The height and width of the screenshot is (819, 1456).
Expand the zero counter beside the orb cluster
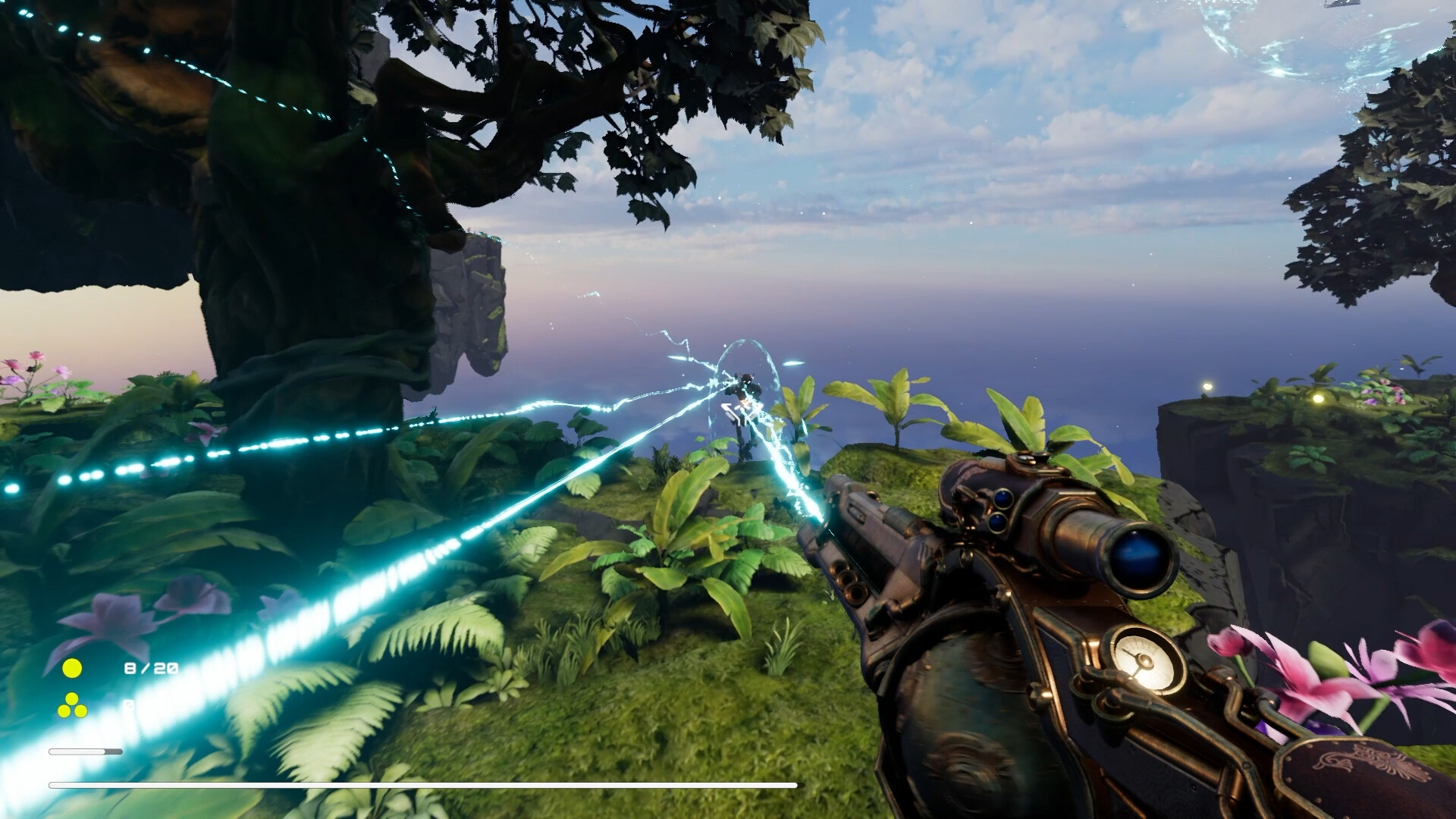(x=129, y=704)
